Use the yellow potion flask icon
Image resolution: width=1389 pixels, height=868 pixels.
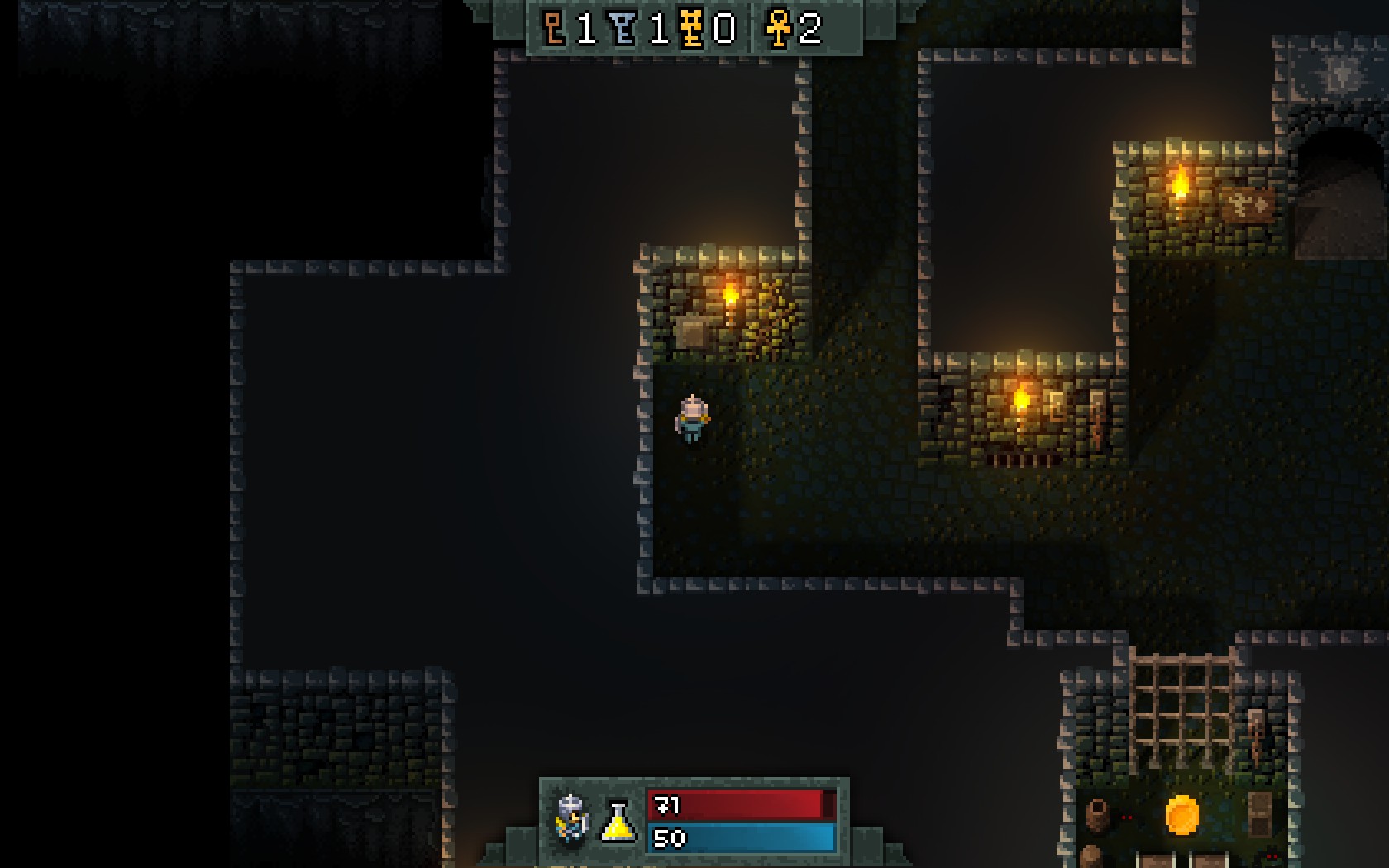(618, 821)
